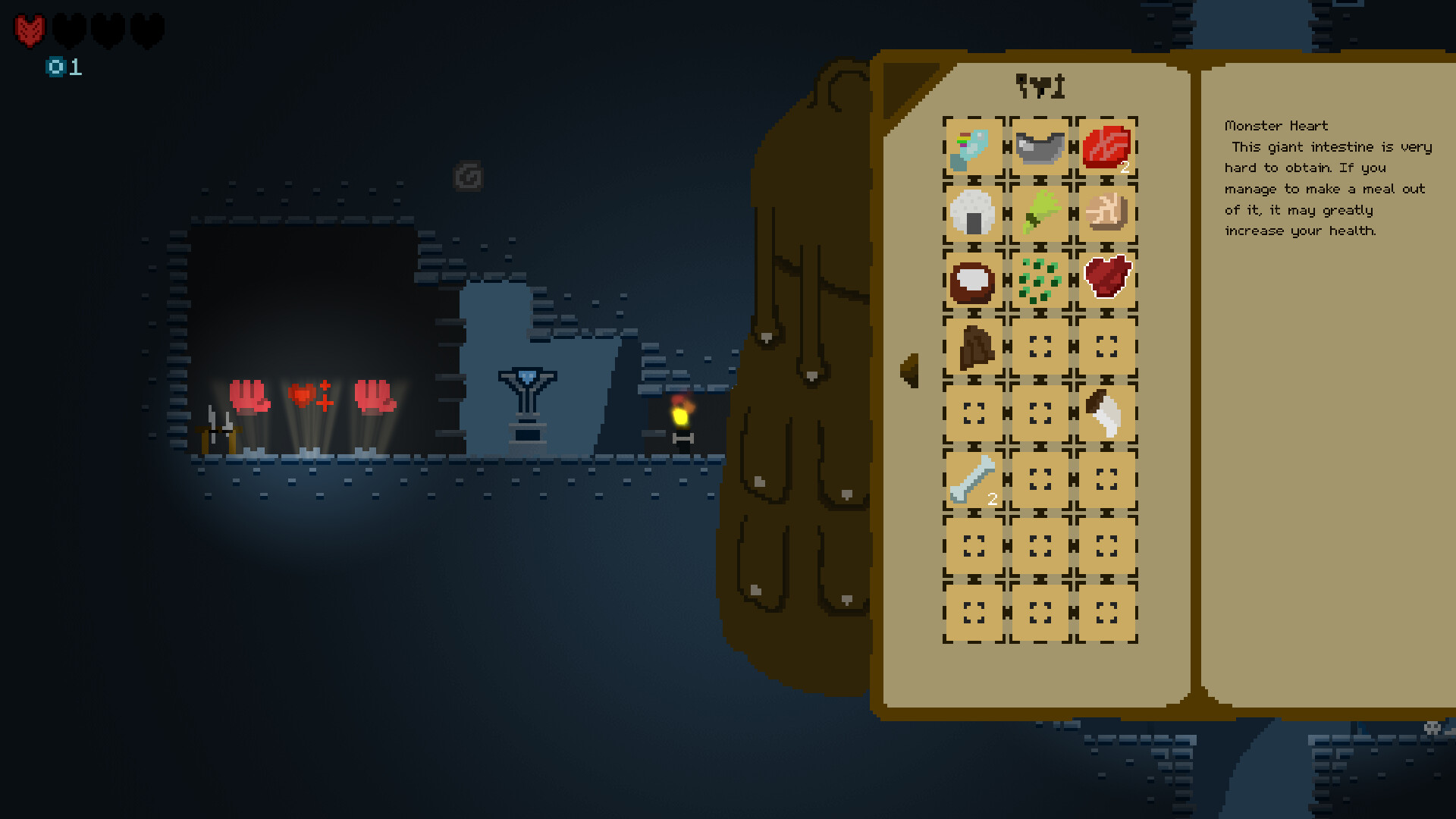Click the previous page arrow on the bag
The height and width of the screenshot is (819, 1456).
[908, 372]
